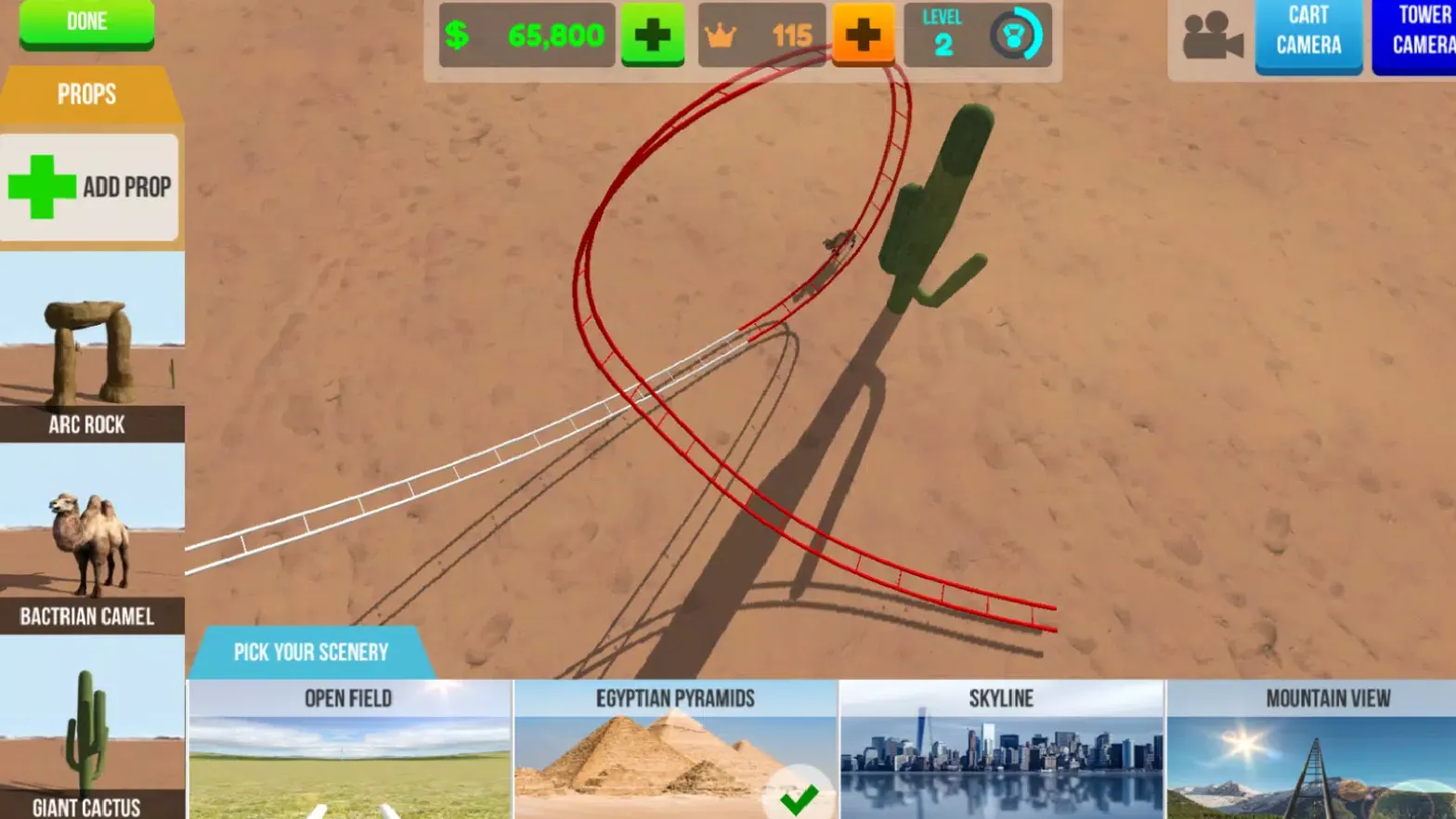
Task: Click the green money plus icon
Action: [653, 33]
